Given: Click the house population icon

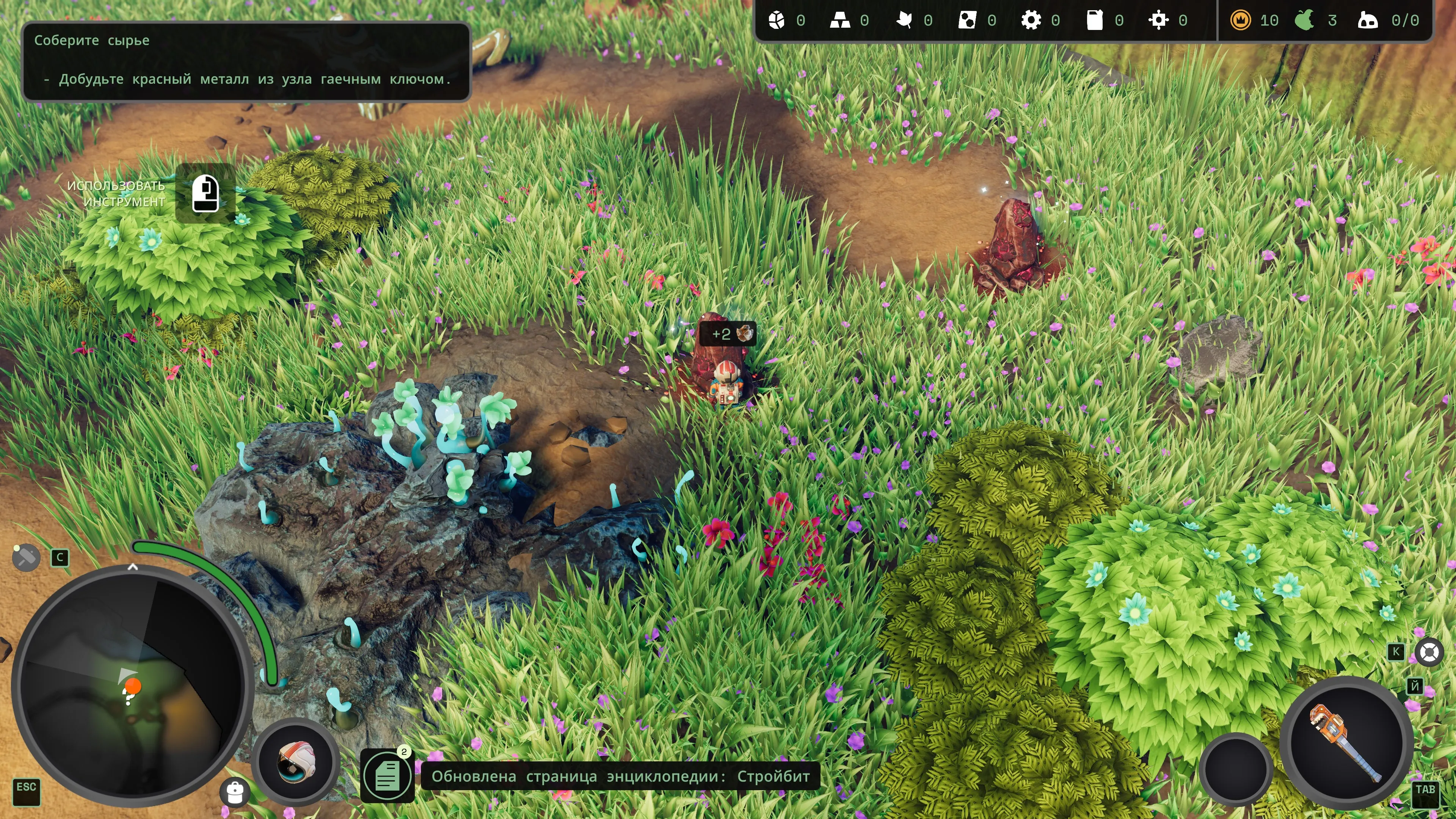Looking at the screenshot, I should tap(1367, 21).
